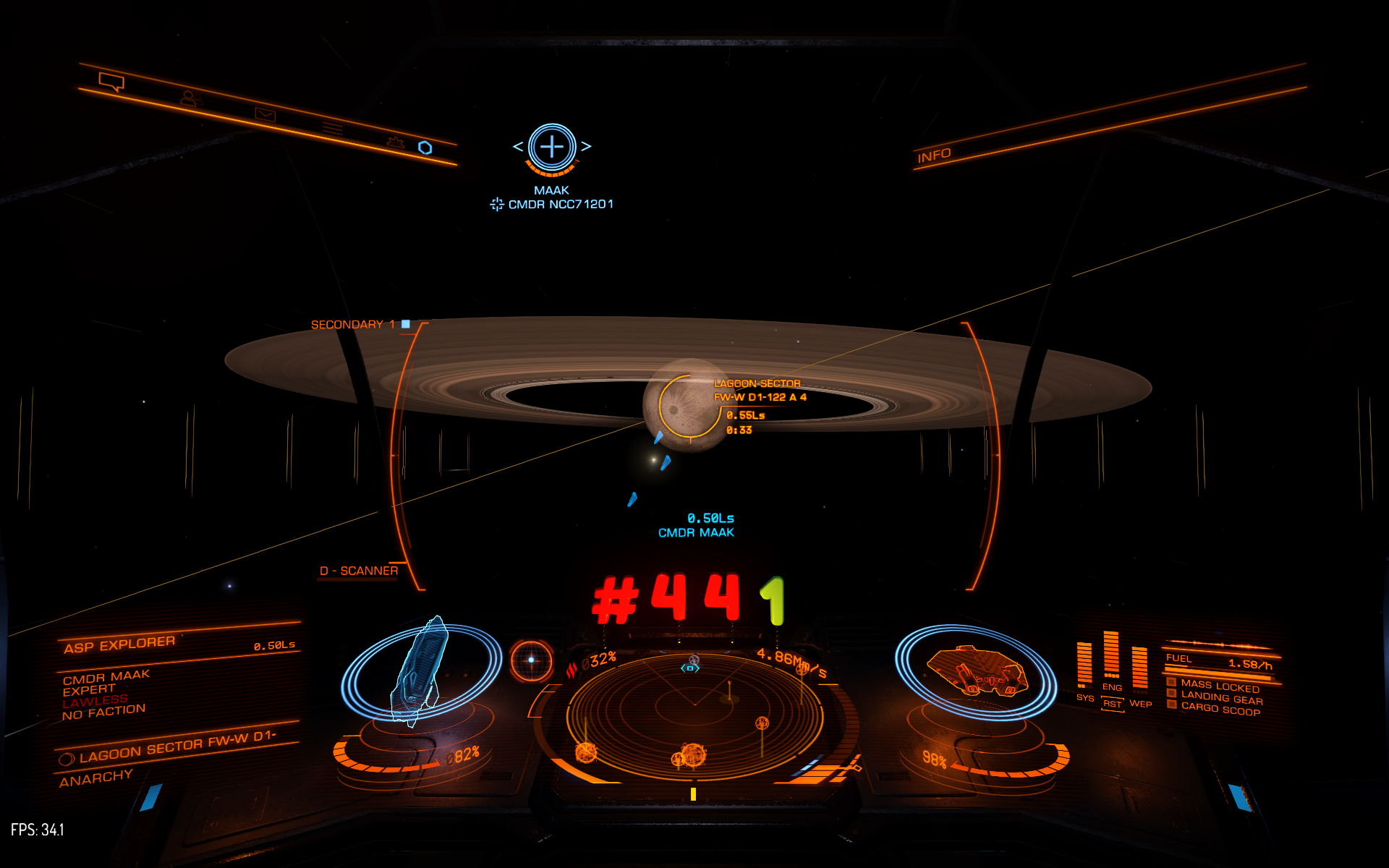
Task: Select the Asp Explorer target hologram
Action: pyautogui.click(x=420, y=673)
